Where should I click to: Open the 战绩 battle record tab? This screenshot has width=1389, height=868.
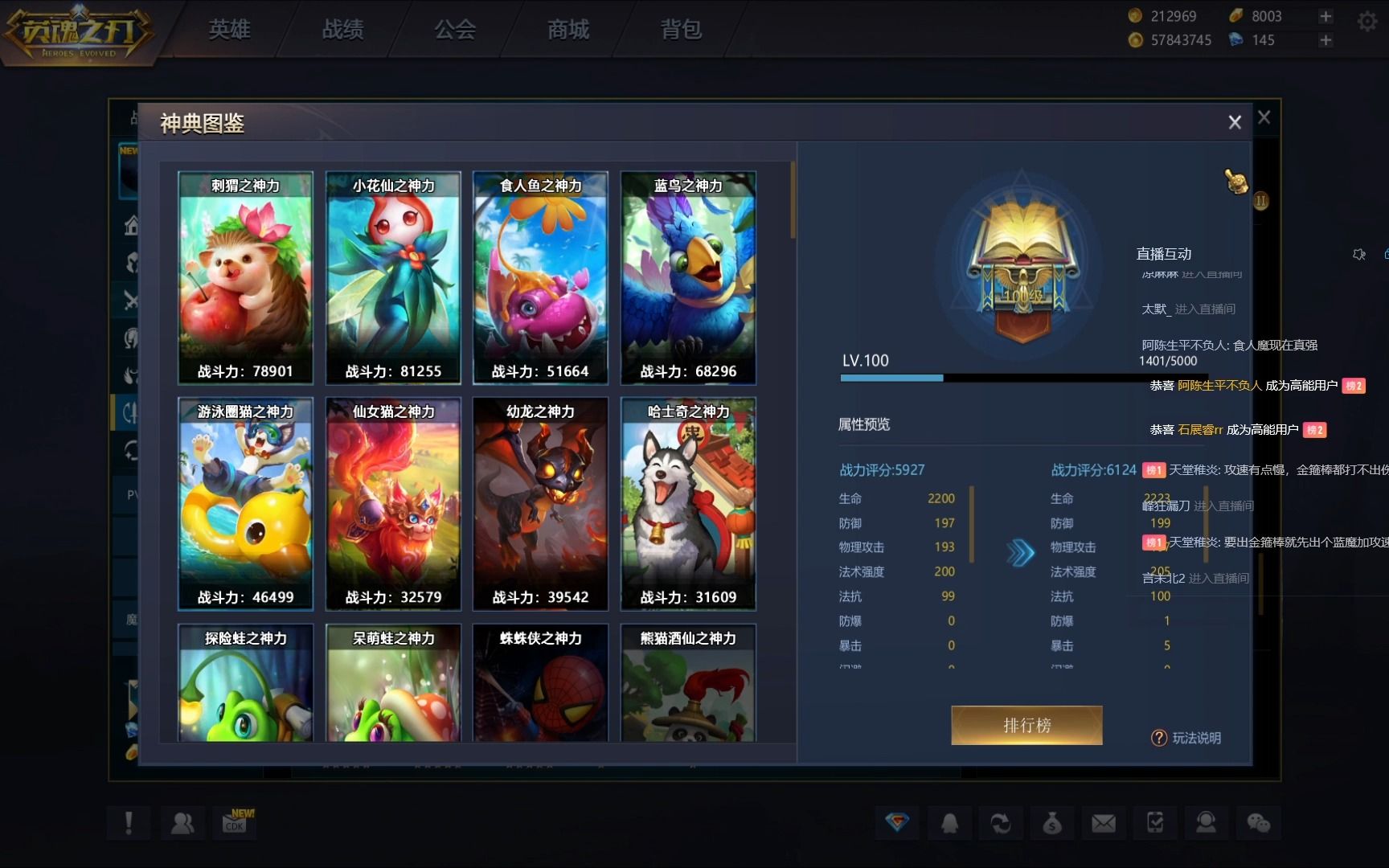(342, 30)
